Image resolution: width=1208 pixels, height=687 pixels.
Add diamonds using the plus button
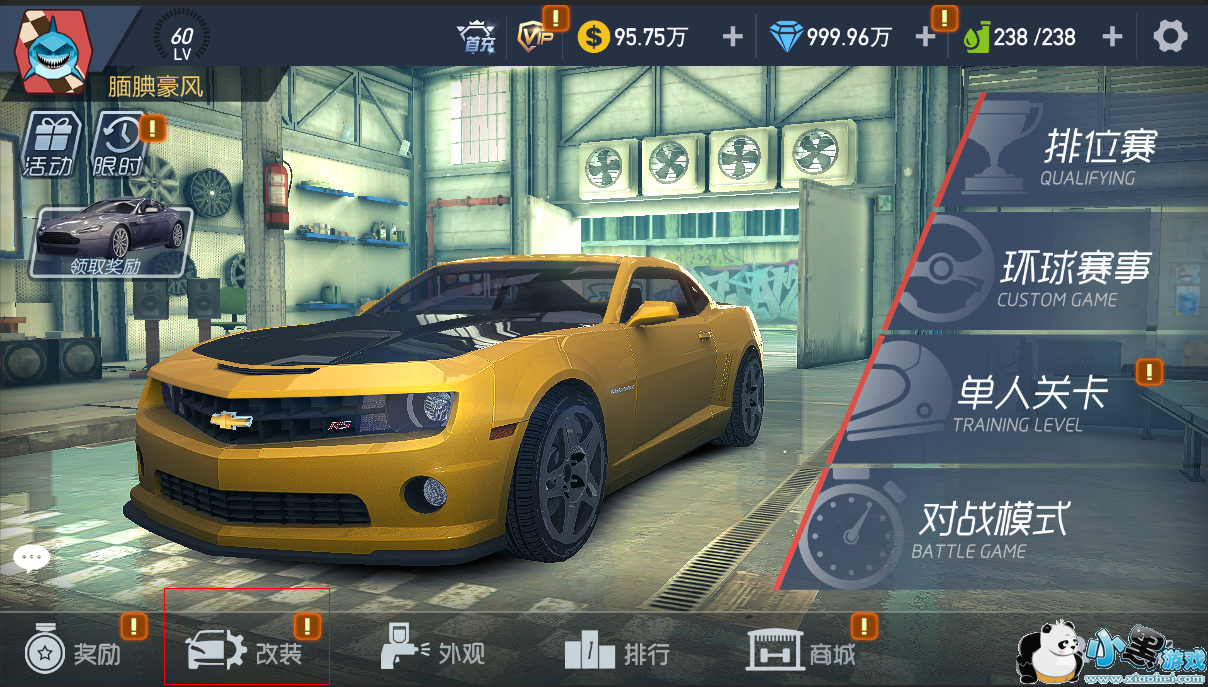point(925,37)
